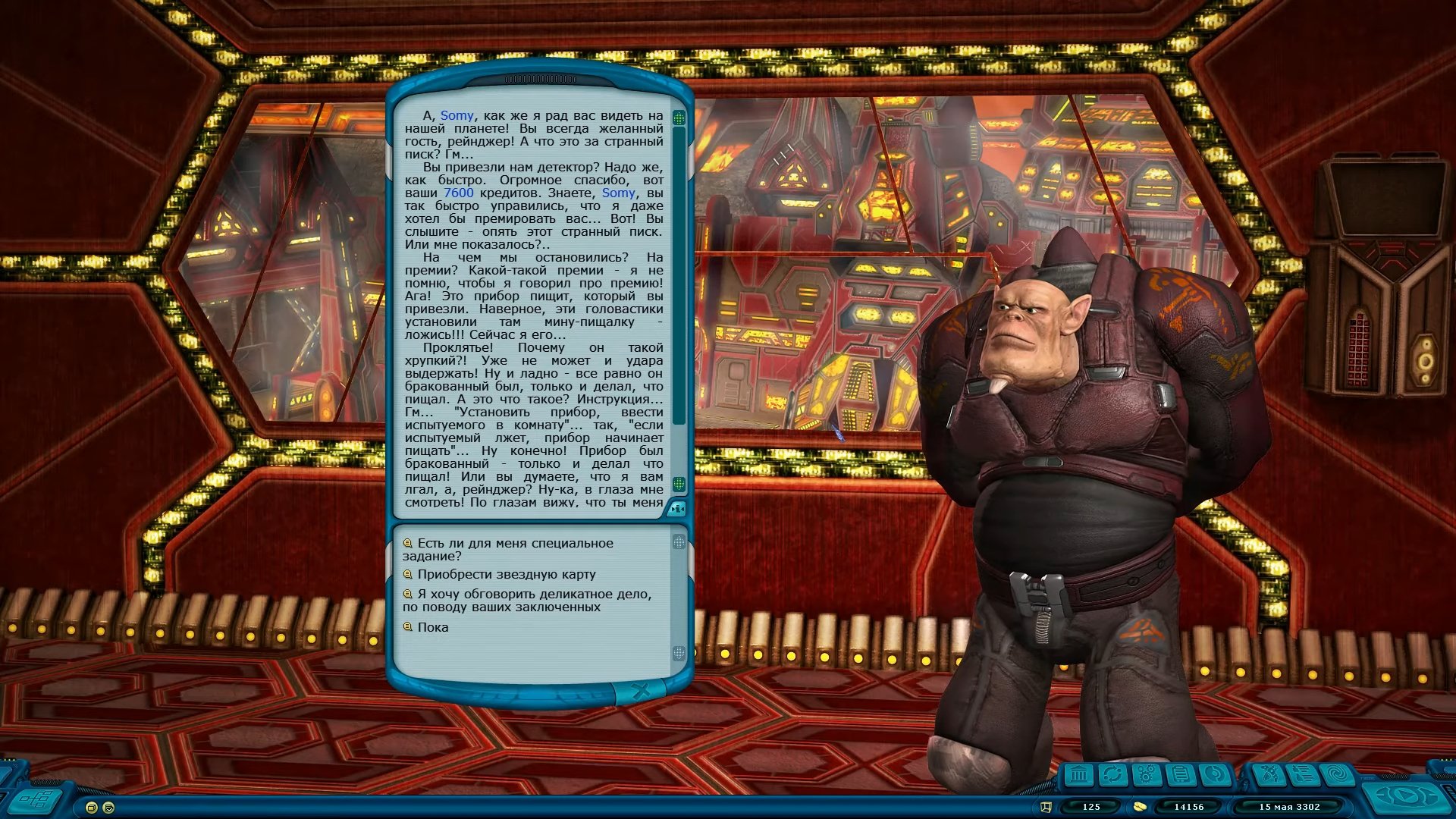The height and width of the screenshot is (819, 1456).
Task: Click the dialogue text scroll-down arrow
Action: coord(679,483)
